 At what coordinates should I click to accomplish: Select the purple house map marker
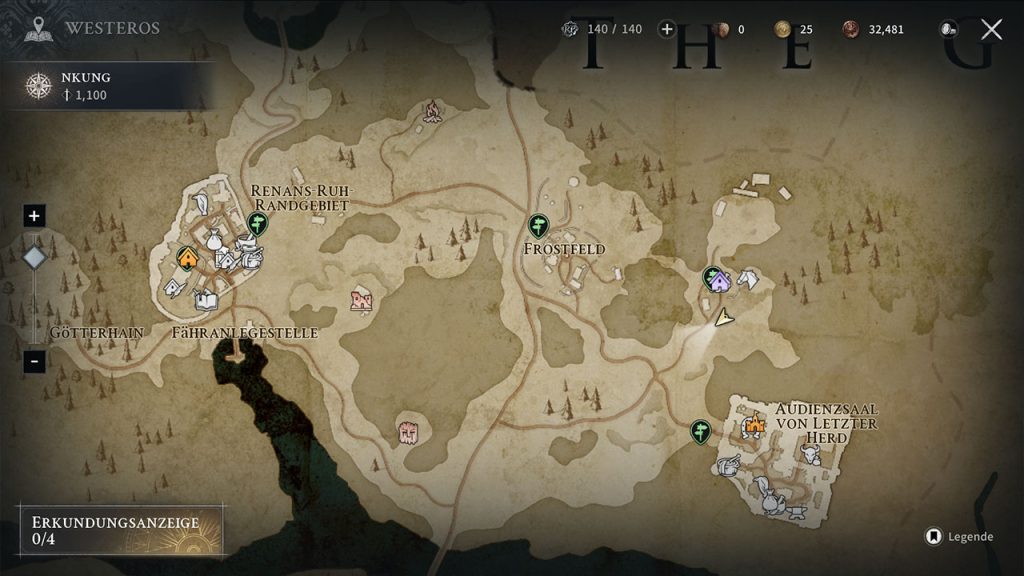click(x=719, y=281)
